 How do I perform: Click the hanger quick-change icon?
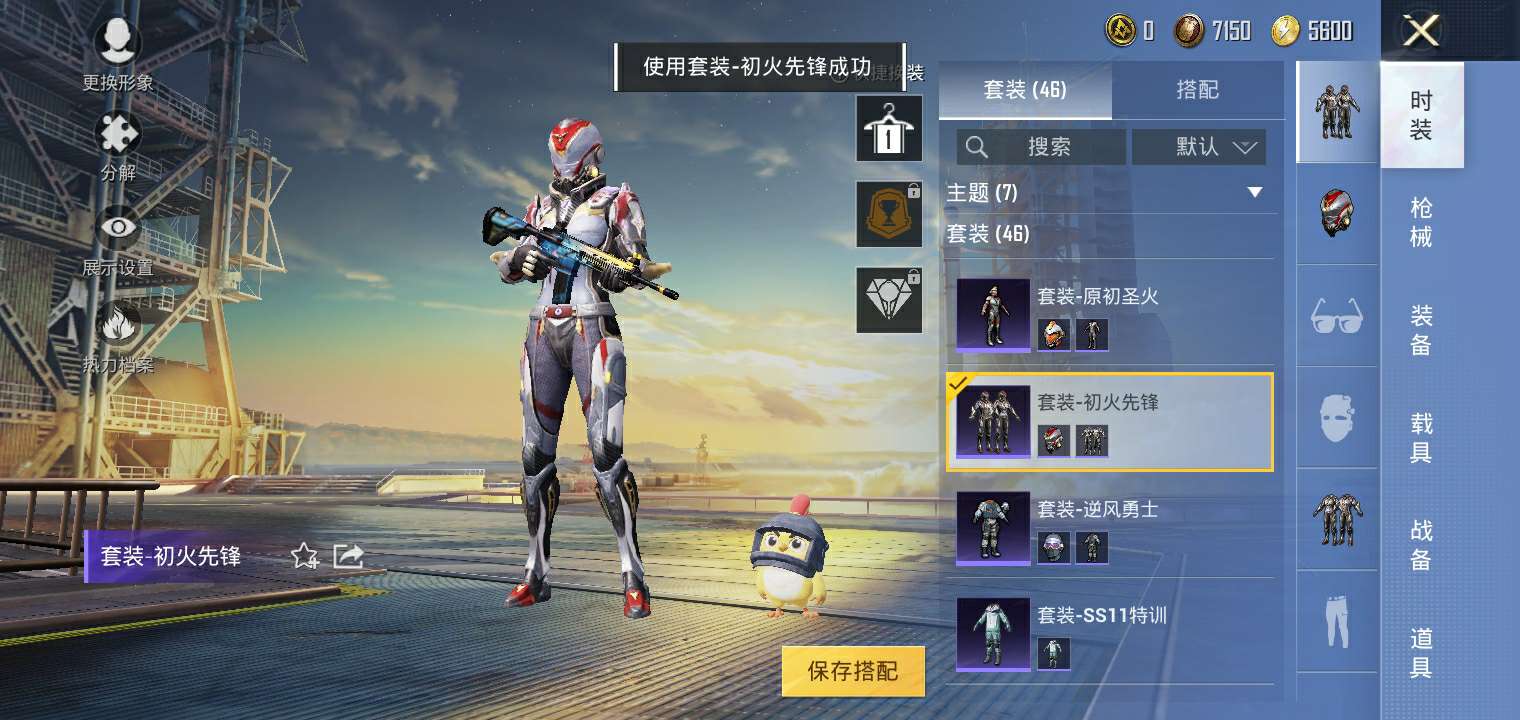pyautogui.click(x=888, y=129)
